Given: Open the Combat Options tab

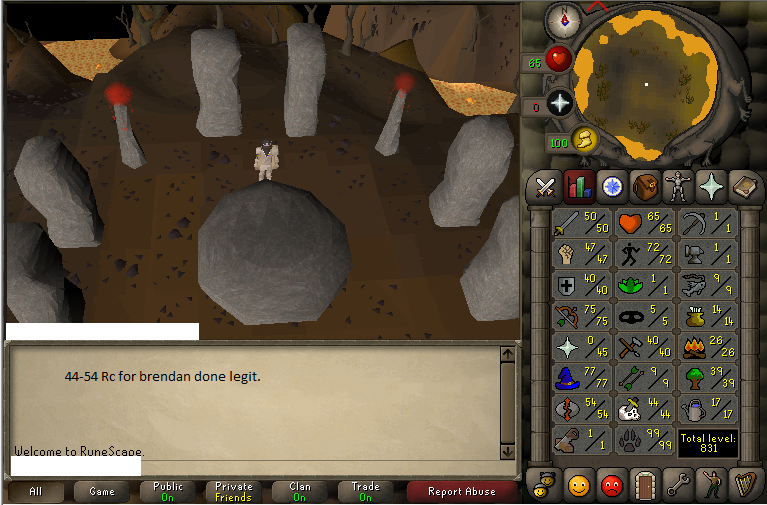Looking at the screenshot, I should click(546, 186).
